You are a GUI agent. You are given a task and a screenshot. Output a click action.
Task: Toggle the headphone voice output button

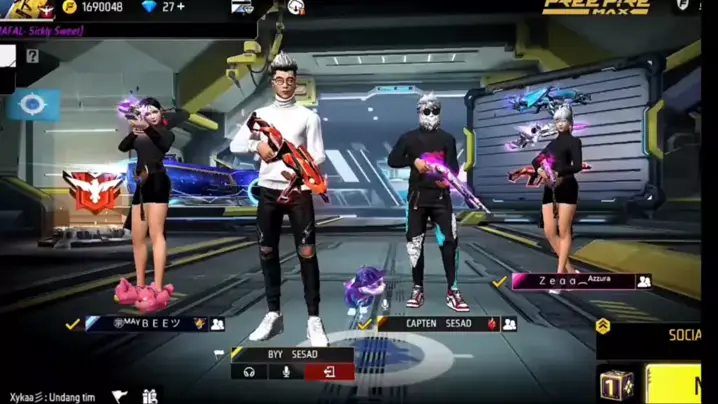pos(249,372)
